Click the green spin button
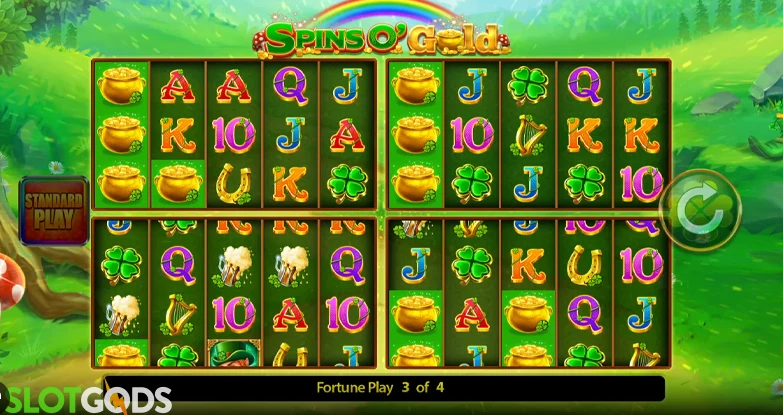Image resolution: width=783 pixels, height=415 pixels. click(700, 210)
